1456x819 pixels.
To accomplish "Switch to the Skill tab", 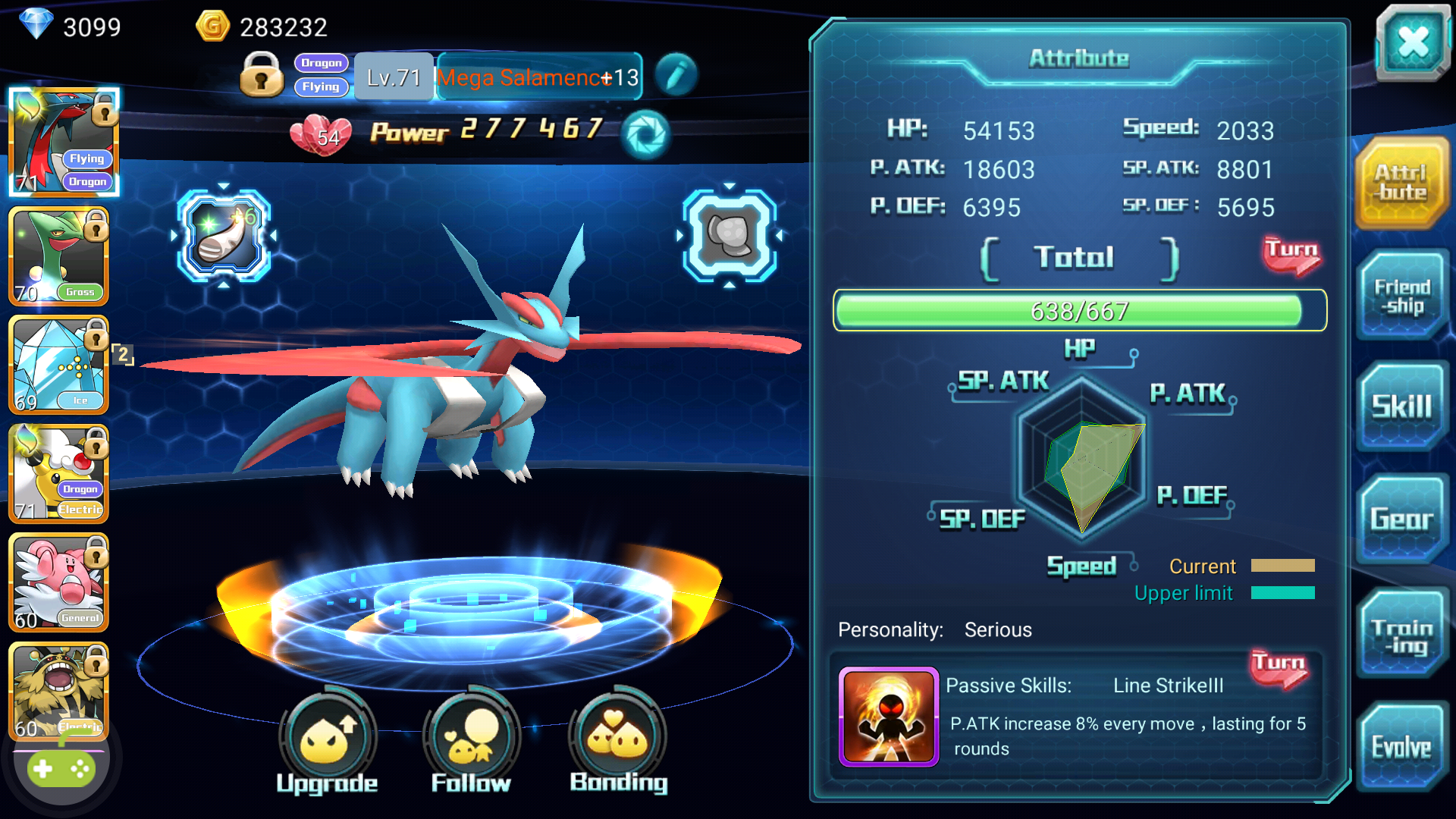I will pyautogui.click(x=1401, y=406).
